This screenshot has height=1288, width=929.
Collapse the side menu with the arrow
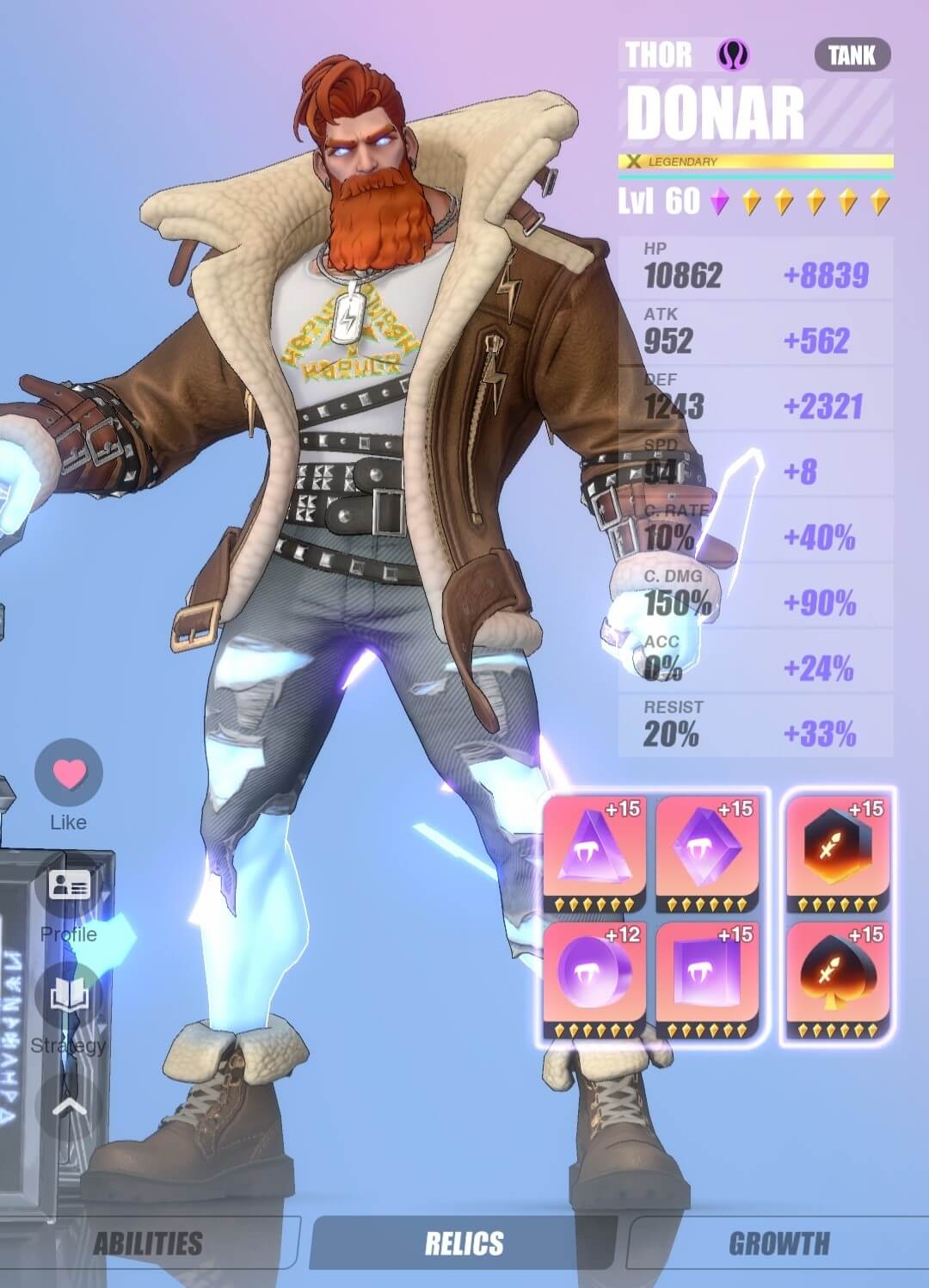coord(69,1106)
